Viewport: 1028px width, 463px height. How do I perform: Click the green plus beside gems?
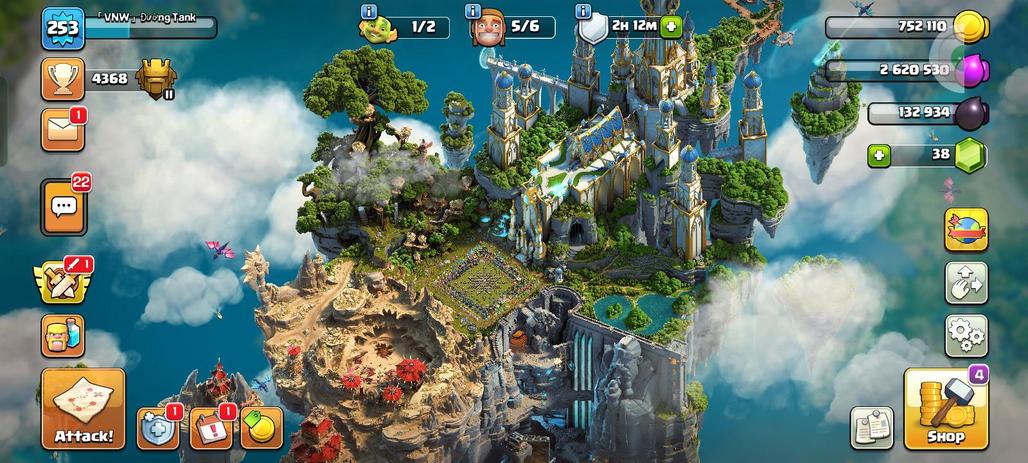point(879,155)
